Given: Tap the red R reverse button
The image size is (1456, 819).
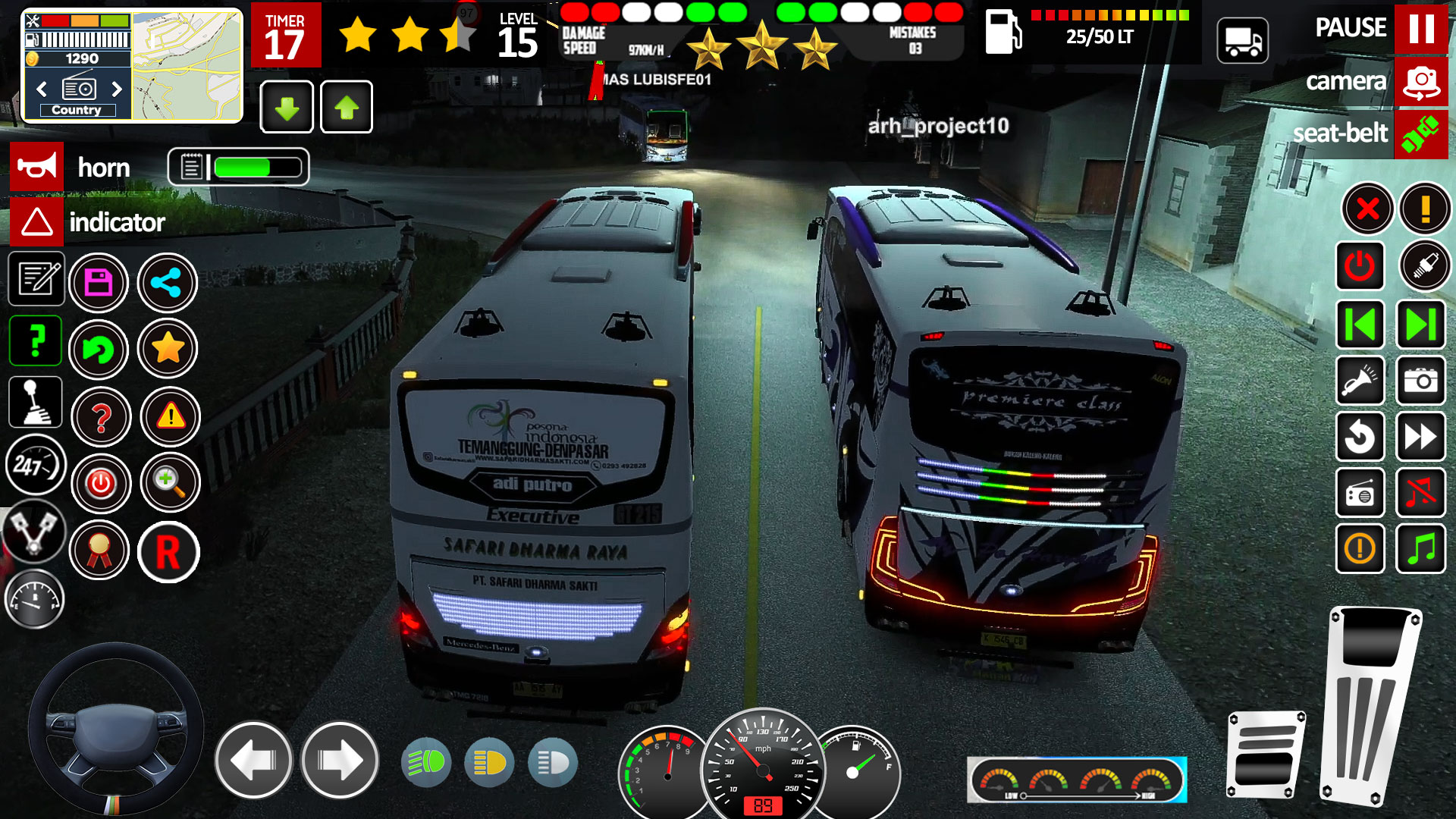Looking at the screenshot, I should coord(168,552).
